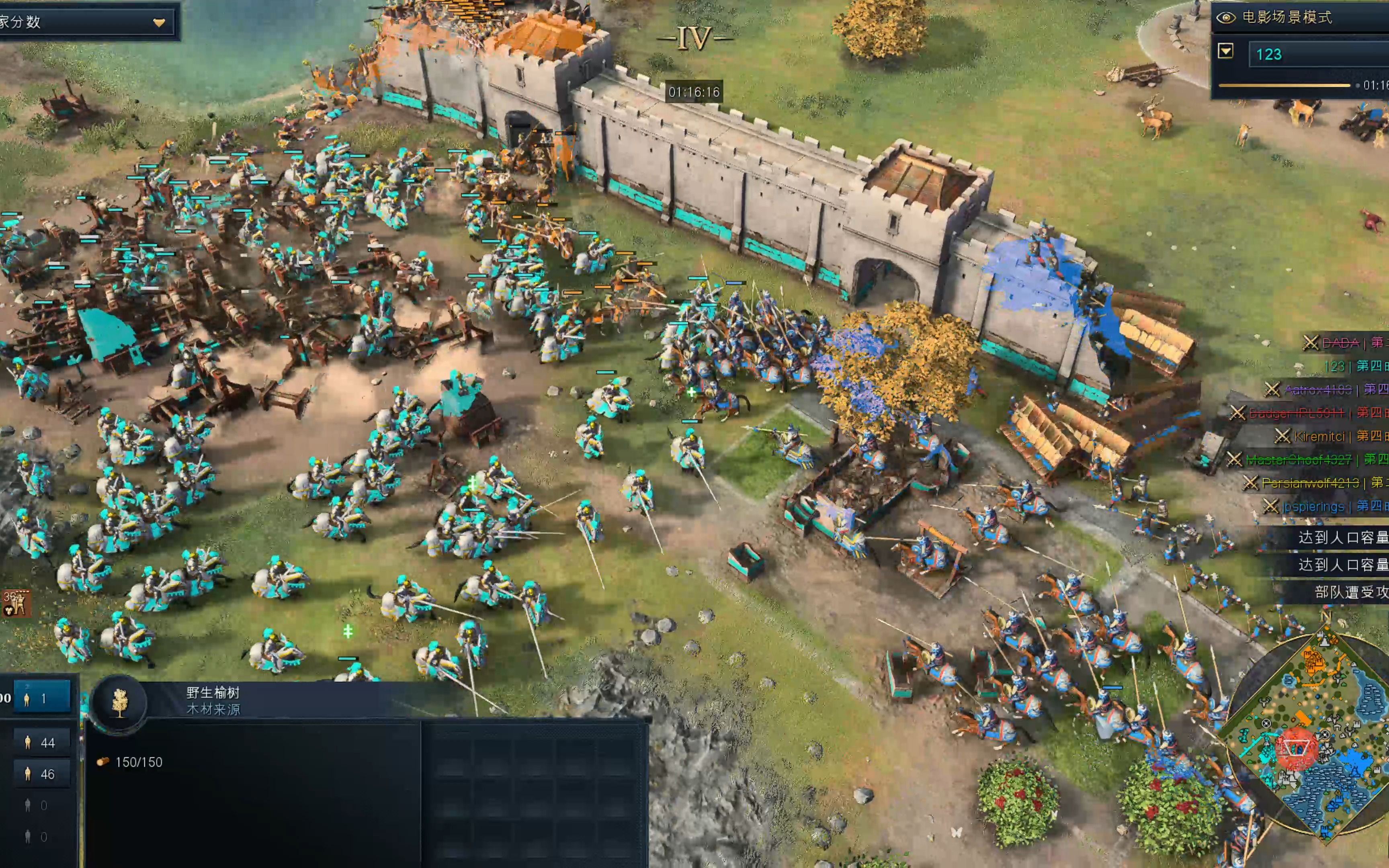Select jpspierings in the player list
The width and height of the screenshot is (1389, 868).
[1313, 506]
